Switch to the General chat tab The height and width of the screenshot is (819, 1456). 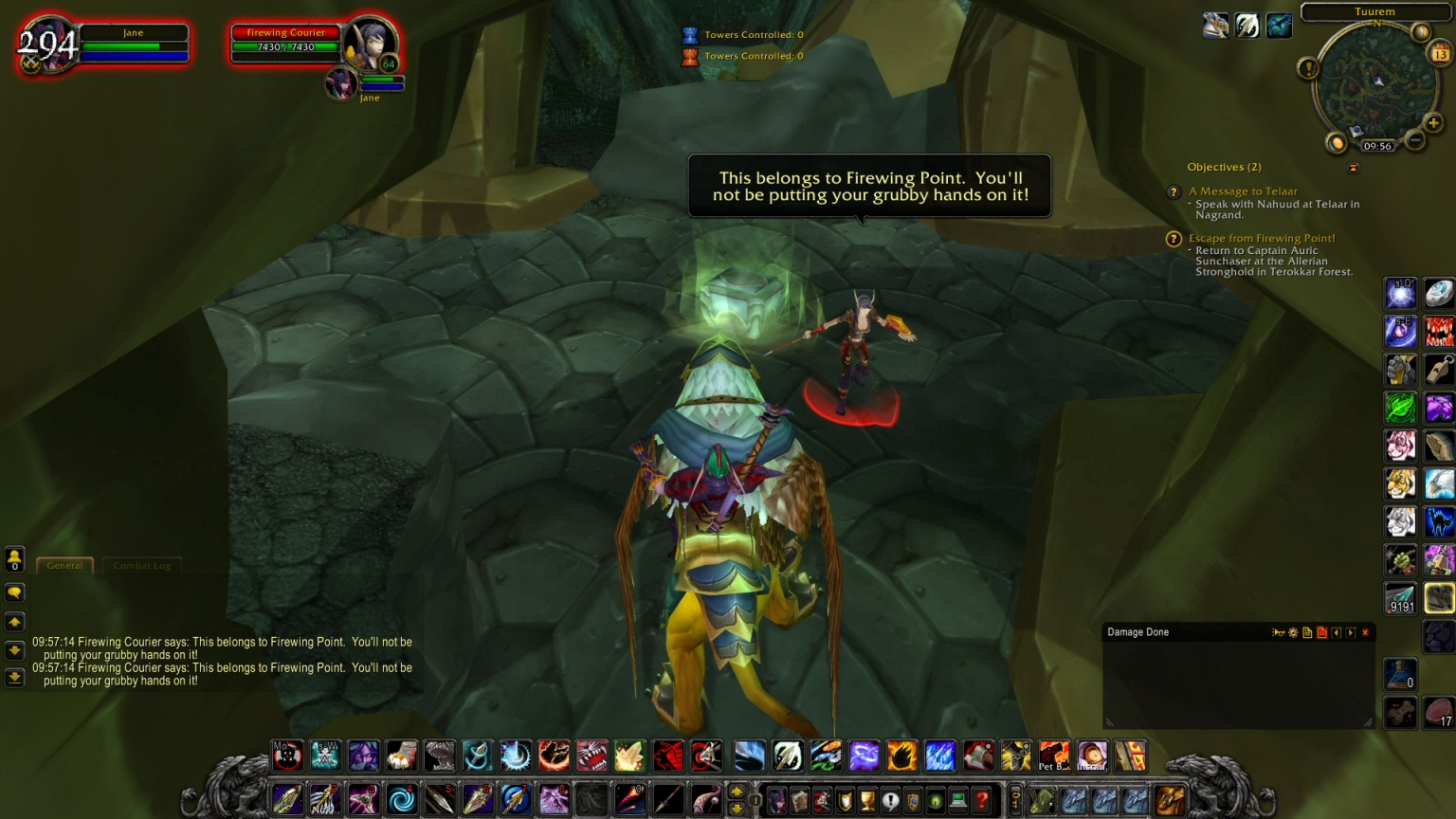click(x=64, y=565)
